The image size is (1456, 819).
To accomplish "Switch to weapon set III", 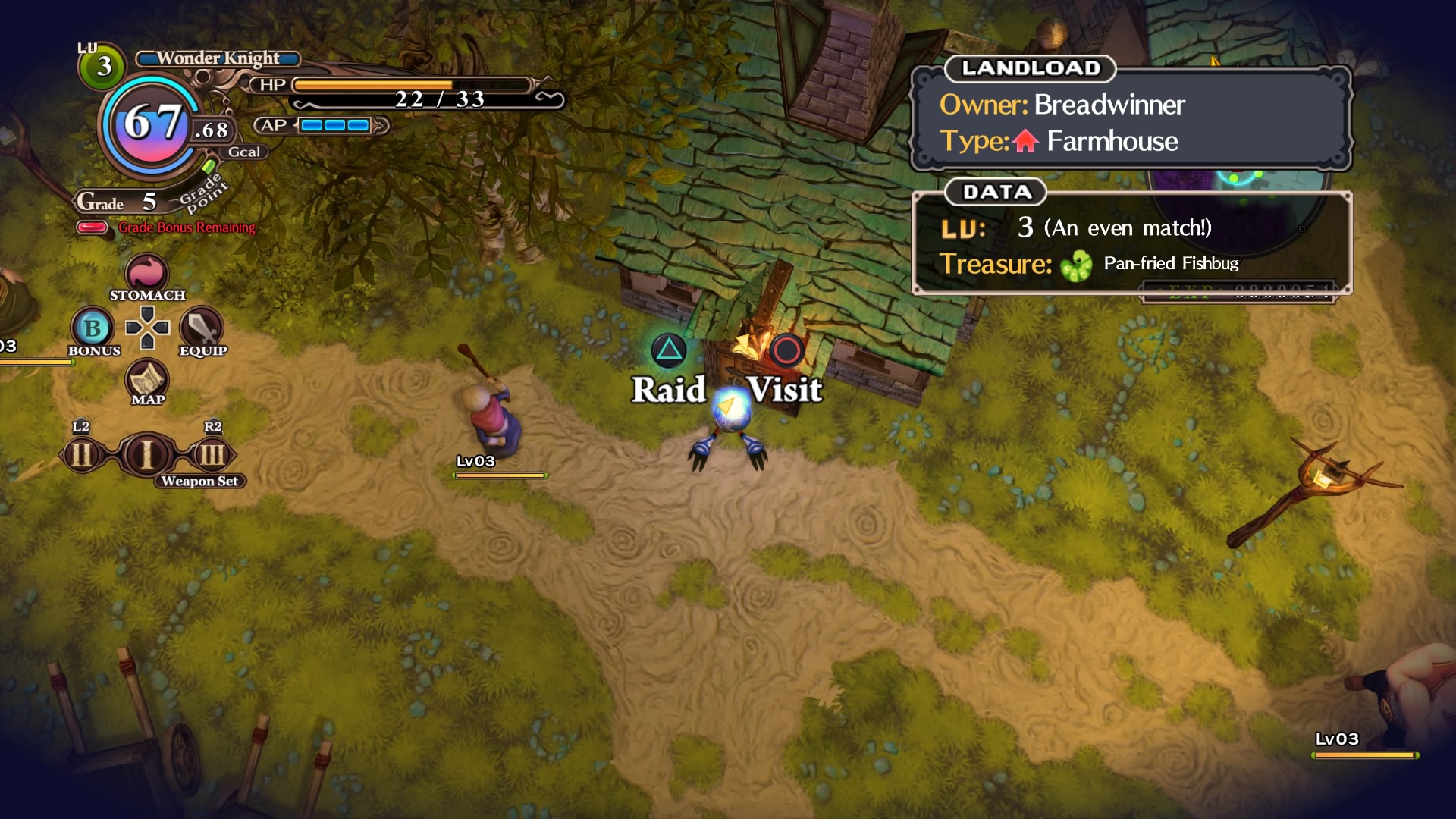I will [212, 455].
